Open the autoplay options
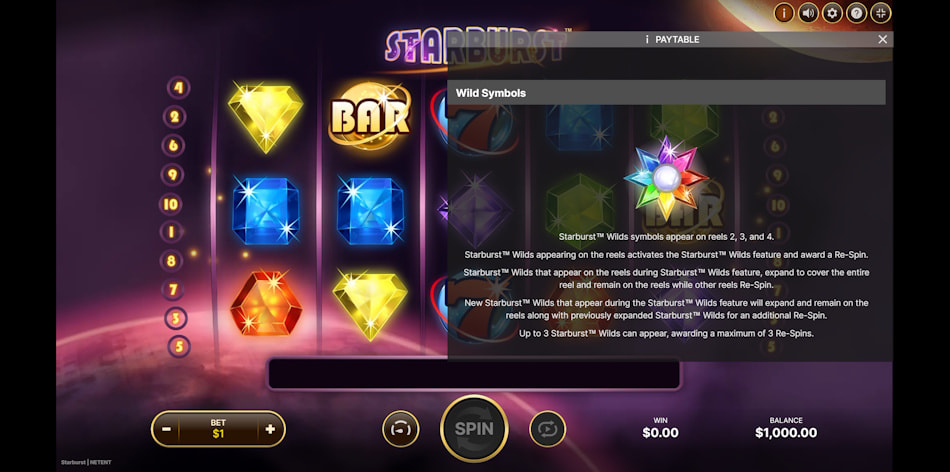The height and width of the screenshot is (472, 950). [547, 429]
